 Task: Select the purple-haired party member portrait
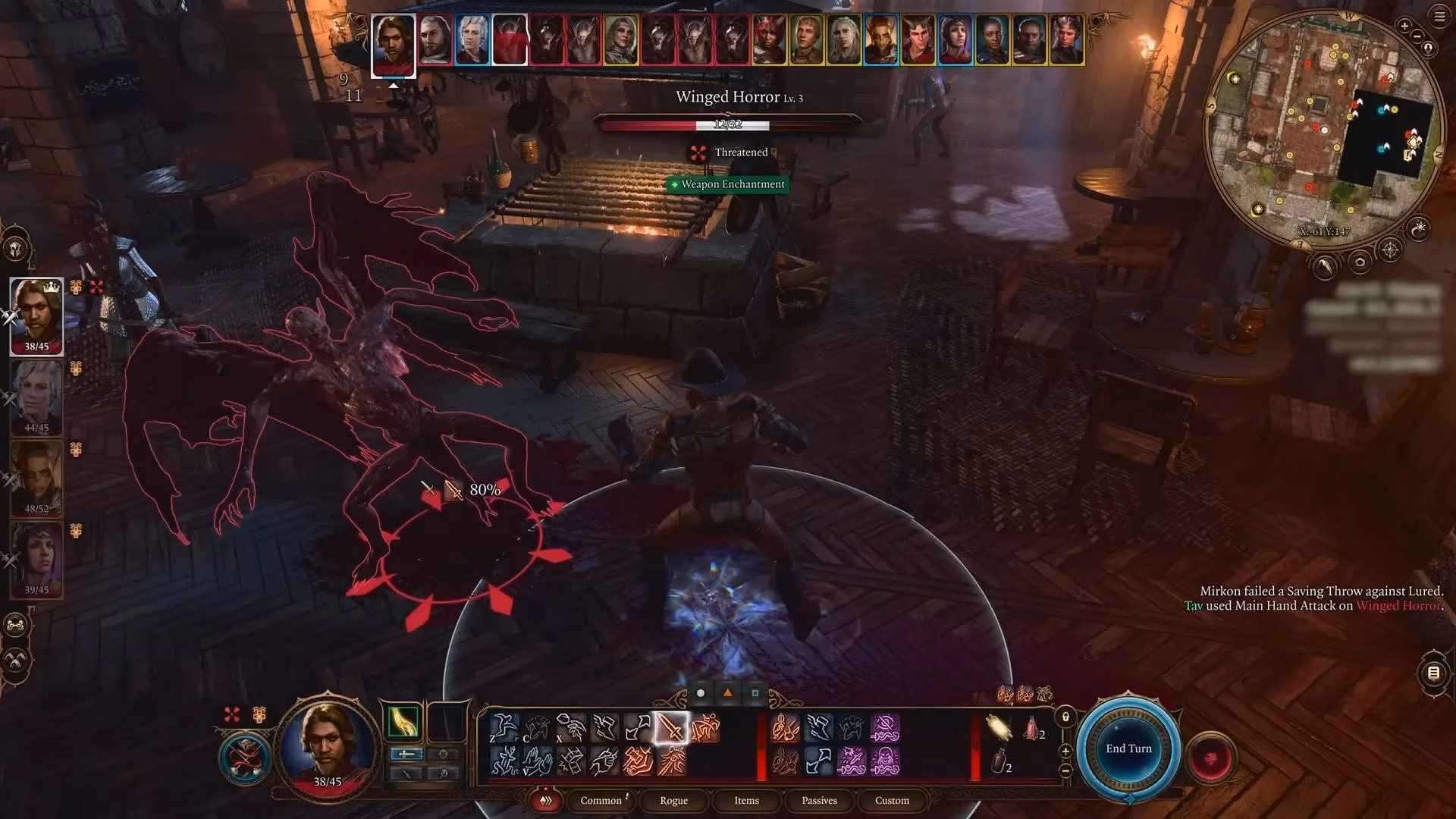[36, 560]
